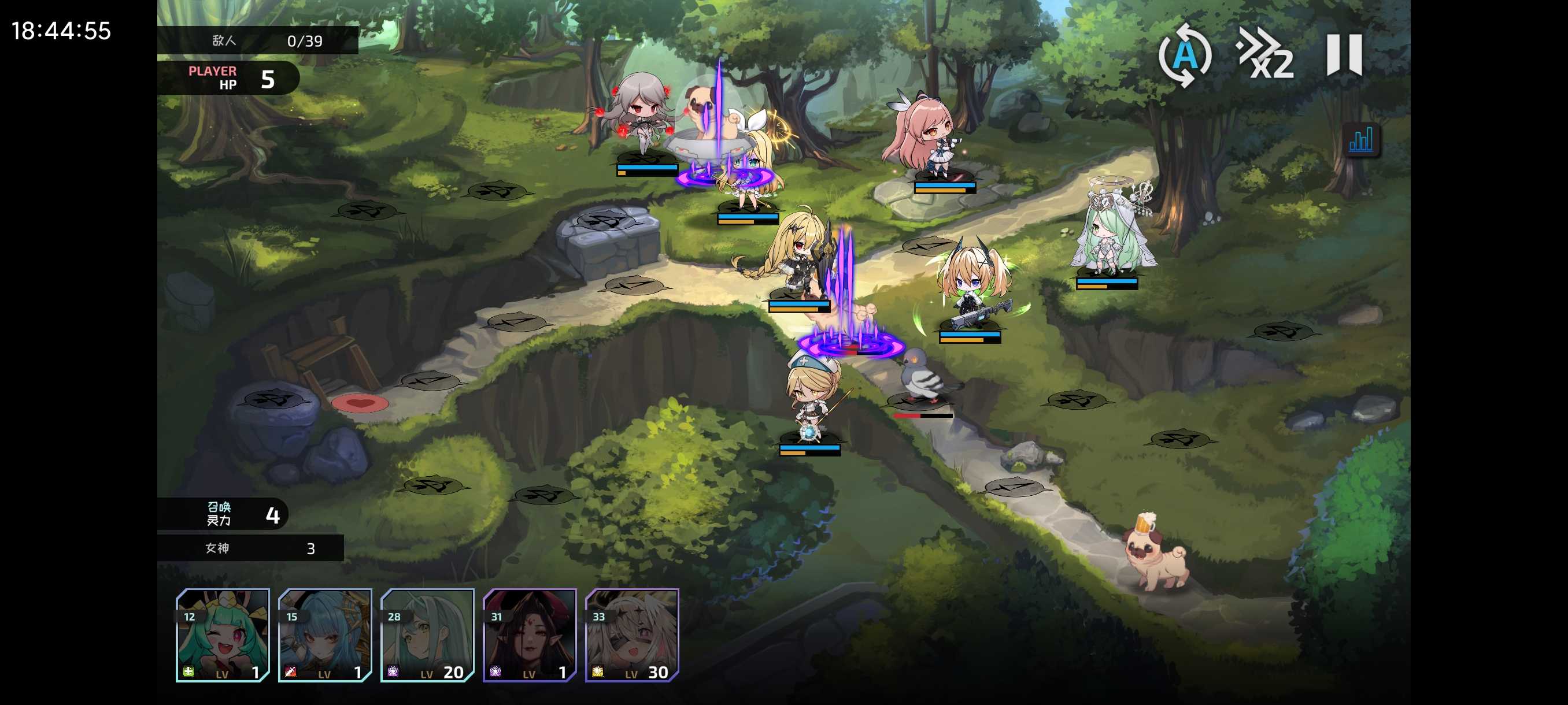Toggle the auto-battle A button

pyautogui.click(x=1185, y=55)
